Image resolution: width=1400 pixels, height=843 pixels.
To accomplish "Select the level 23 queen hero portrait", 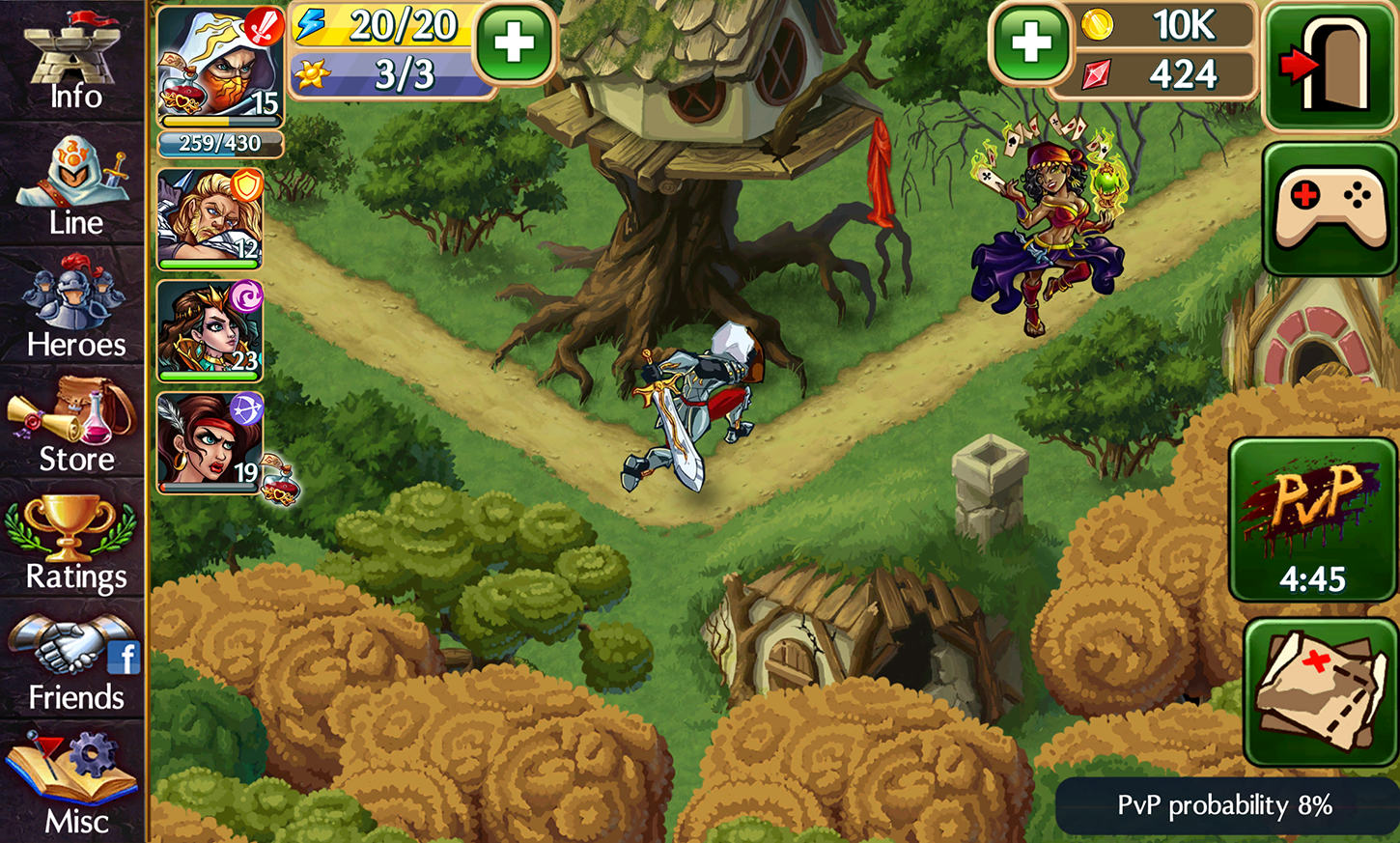I will coord(209,328).
